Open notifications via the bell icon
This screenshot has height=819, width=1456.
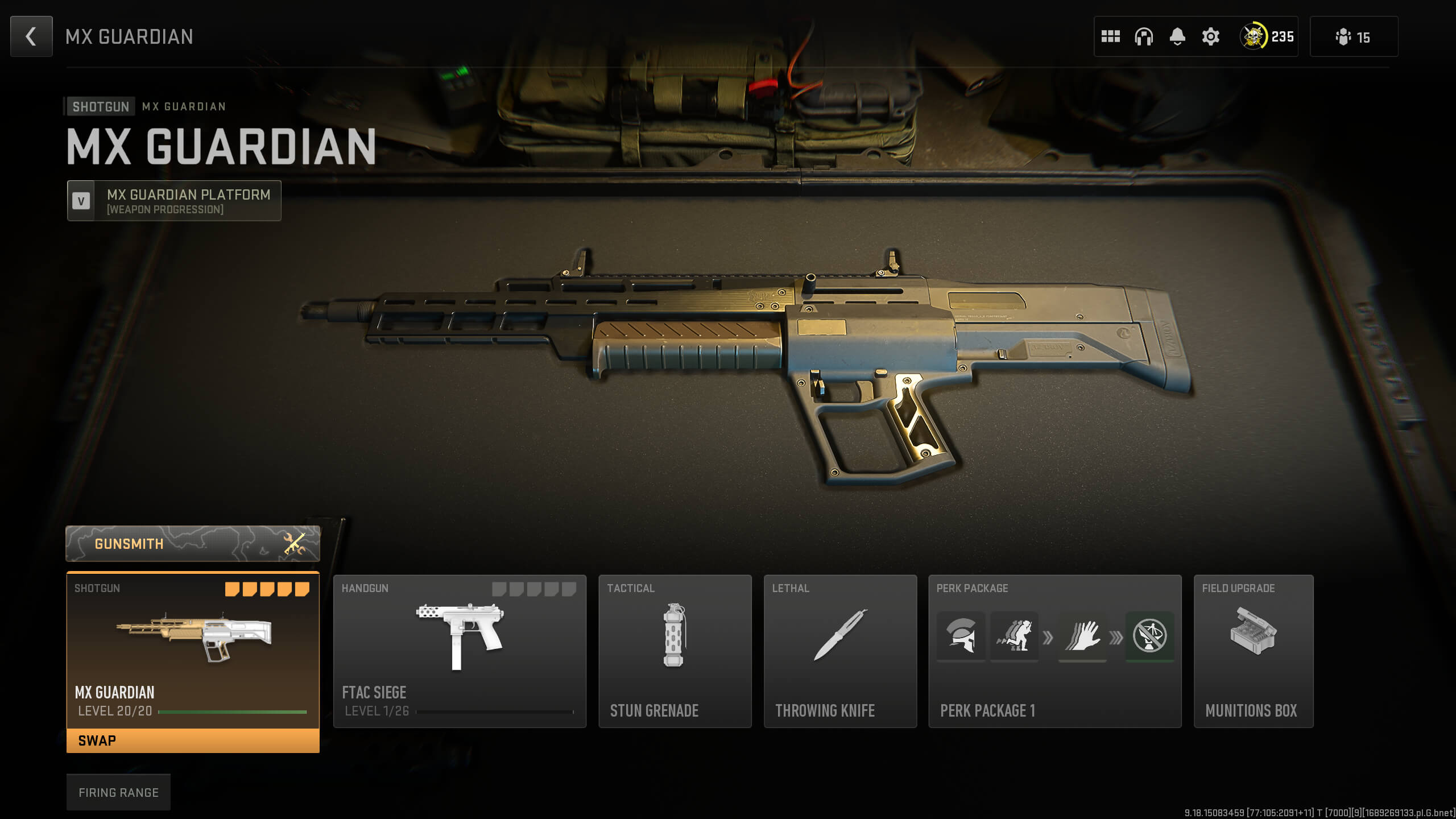pos(1176,36)
